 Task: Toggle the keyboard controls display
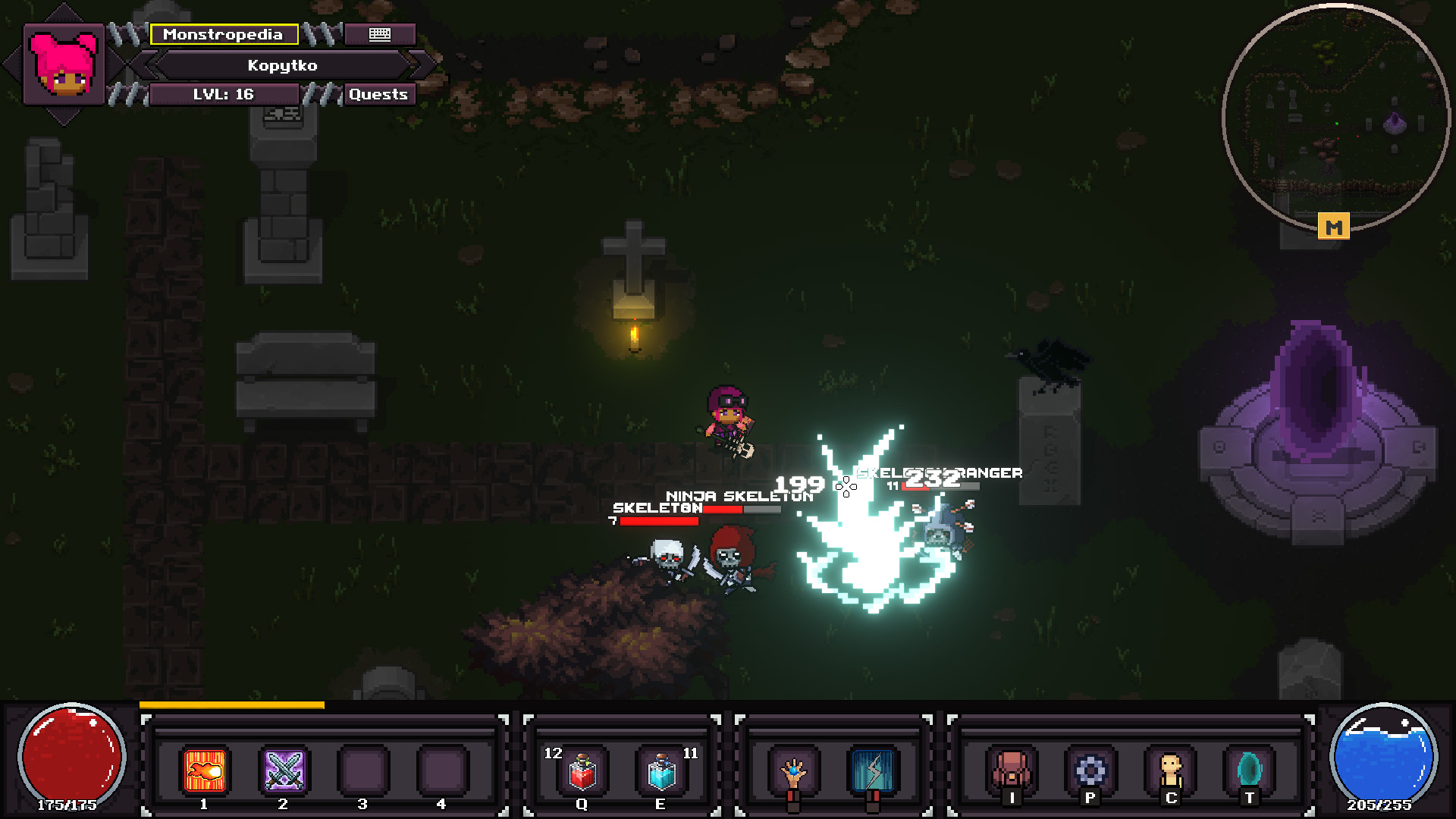point(379,34)
